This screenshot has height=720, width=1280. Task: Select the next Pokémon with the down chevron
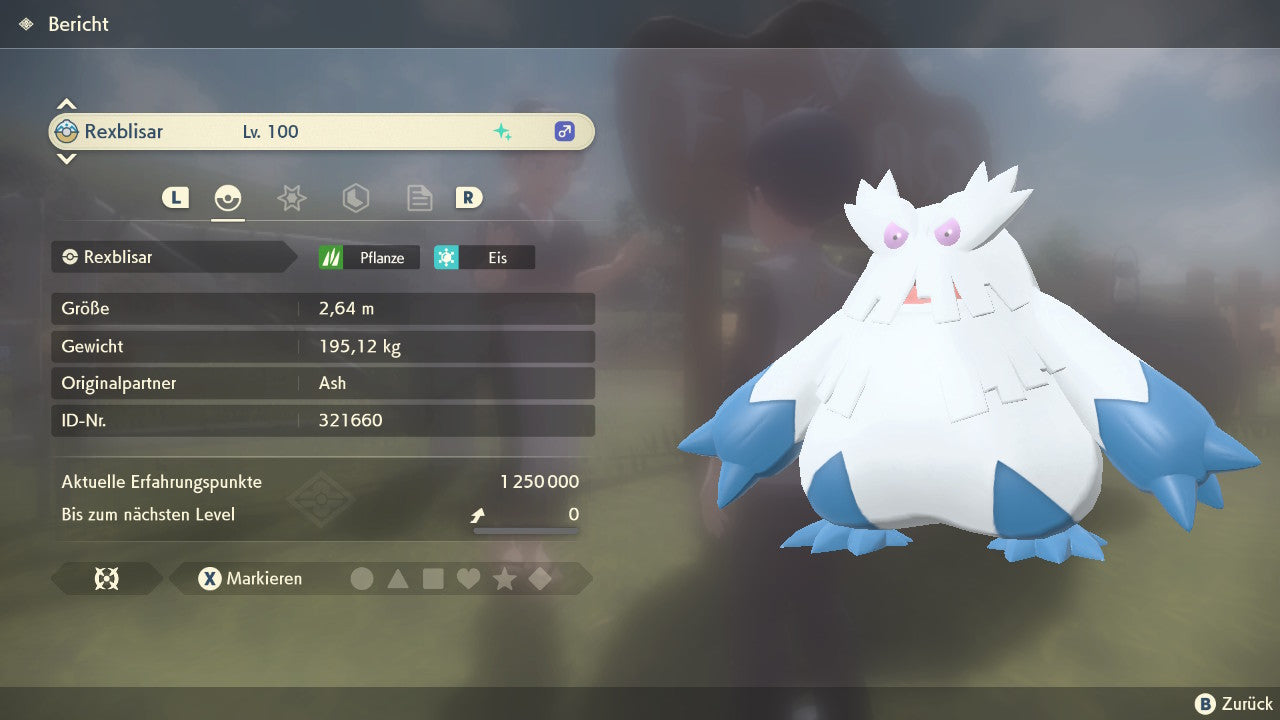click(66, 158)
